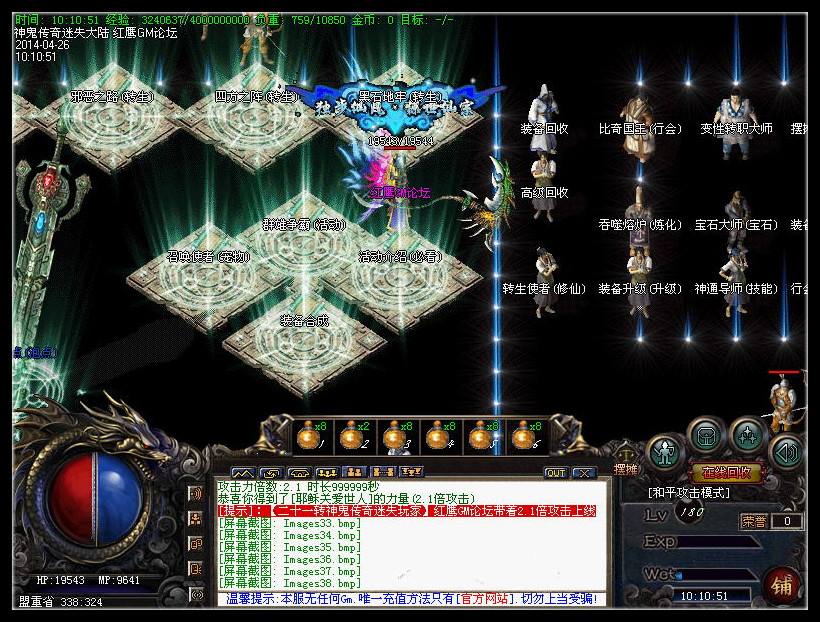Open the bag round button
Image resolution: width=820 pixels, height=622 pixels.
706,436
